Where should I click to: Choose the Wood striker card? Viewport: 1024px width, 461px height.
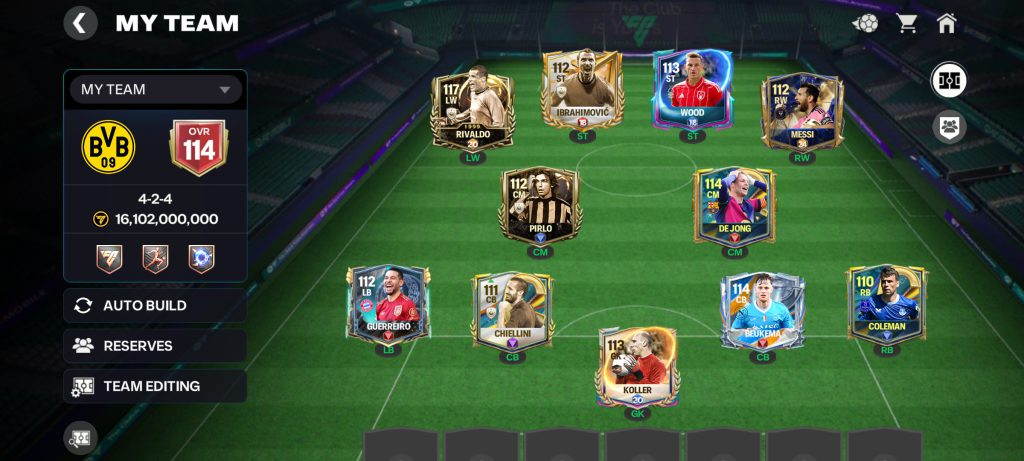point(692,92)
